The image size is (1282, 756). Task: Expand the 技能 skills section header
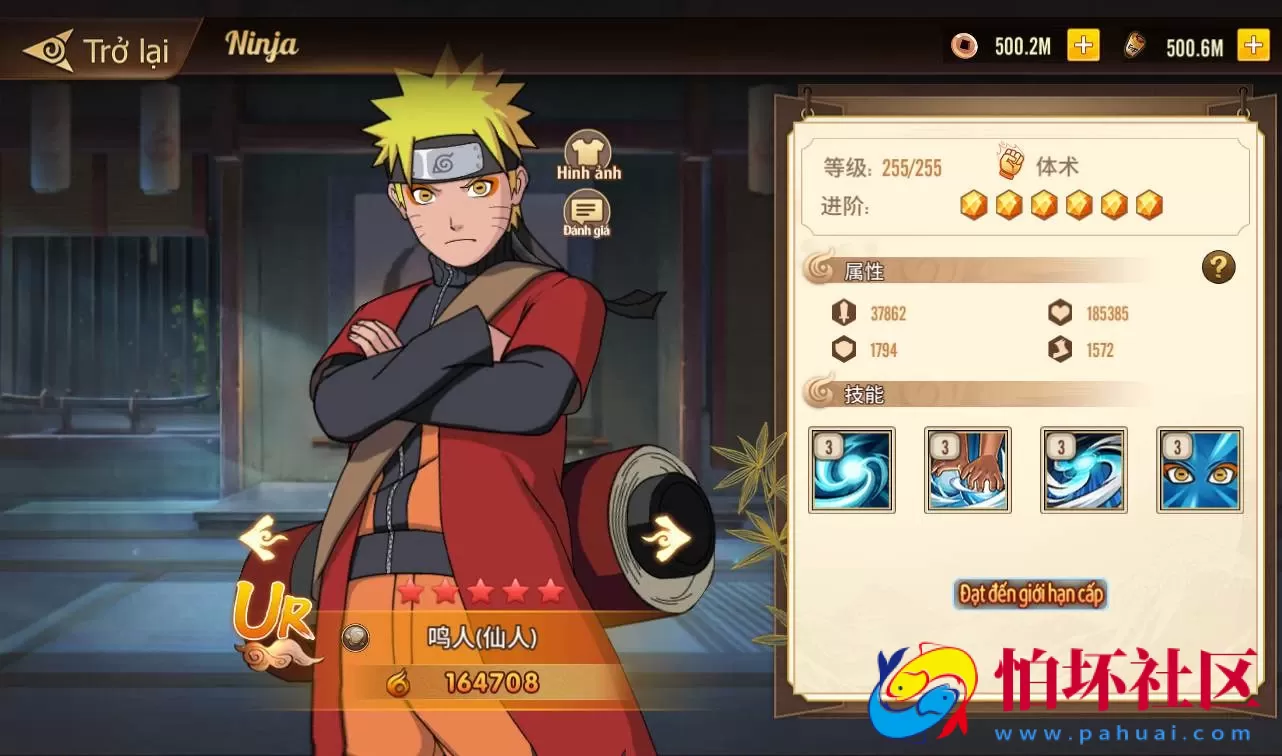pos(865,394)
